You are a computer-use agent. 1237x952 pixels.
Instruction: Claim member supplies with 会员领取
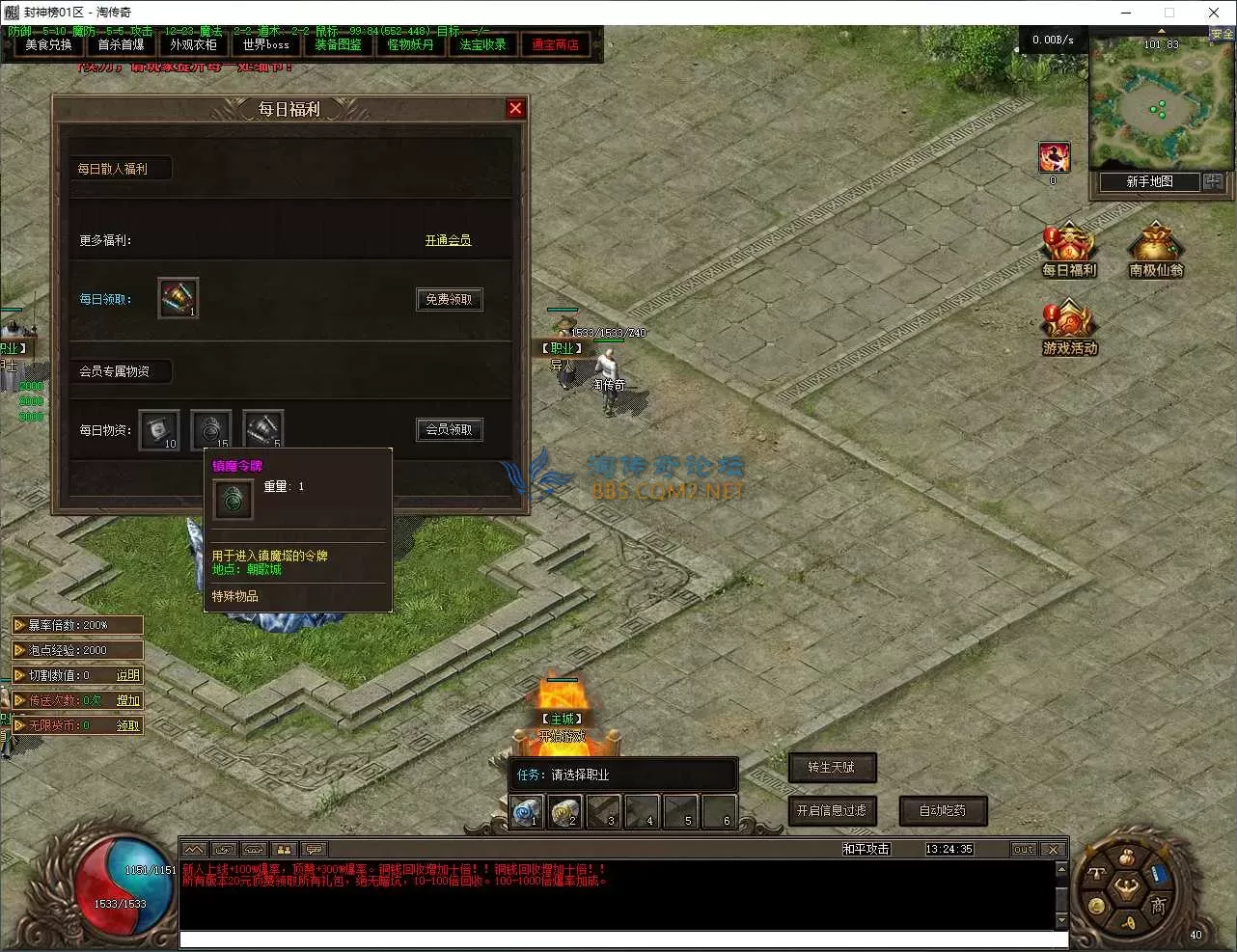coord(449,429)
